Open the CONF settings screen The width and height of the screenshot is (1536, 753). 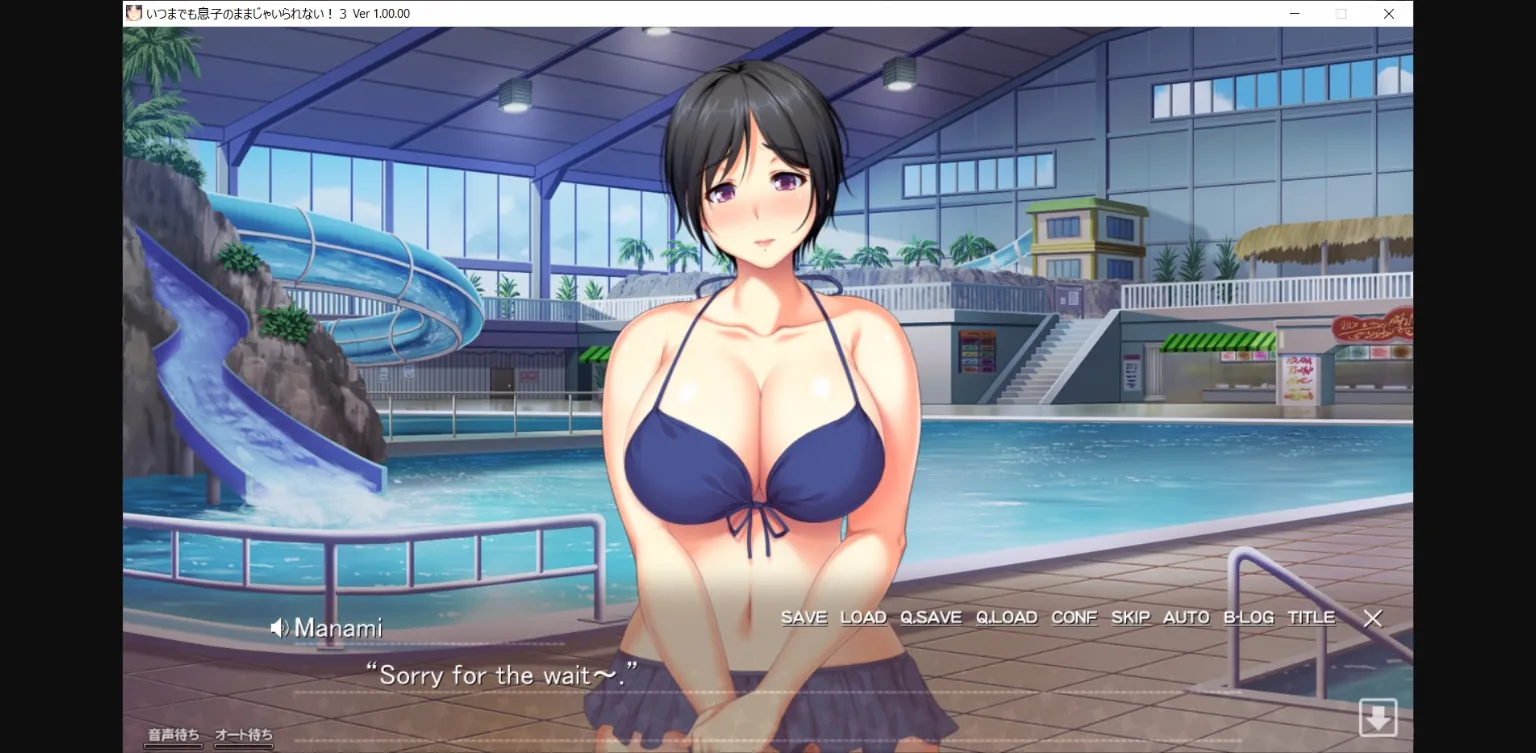tap(1073, 617)
